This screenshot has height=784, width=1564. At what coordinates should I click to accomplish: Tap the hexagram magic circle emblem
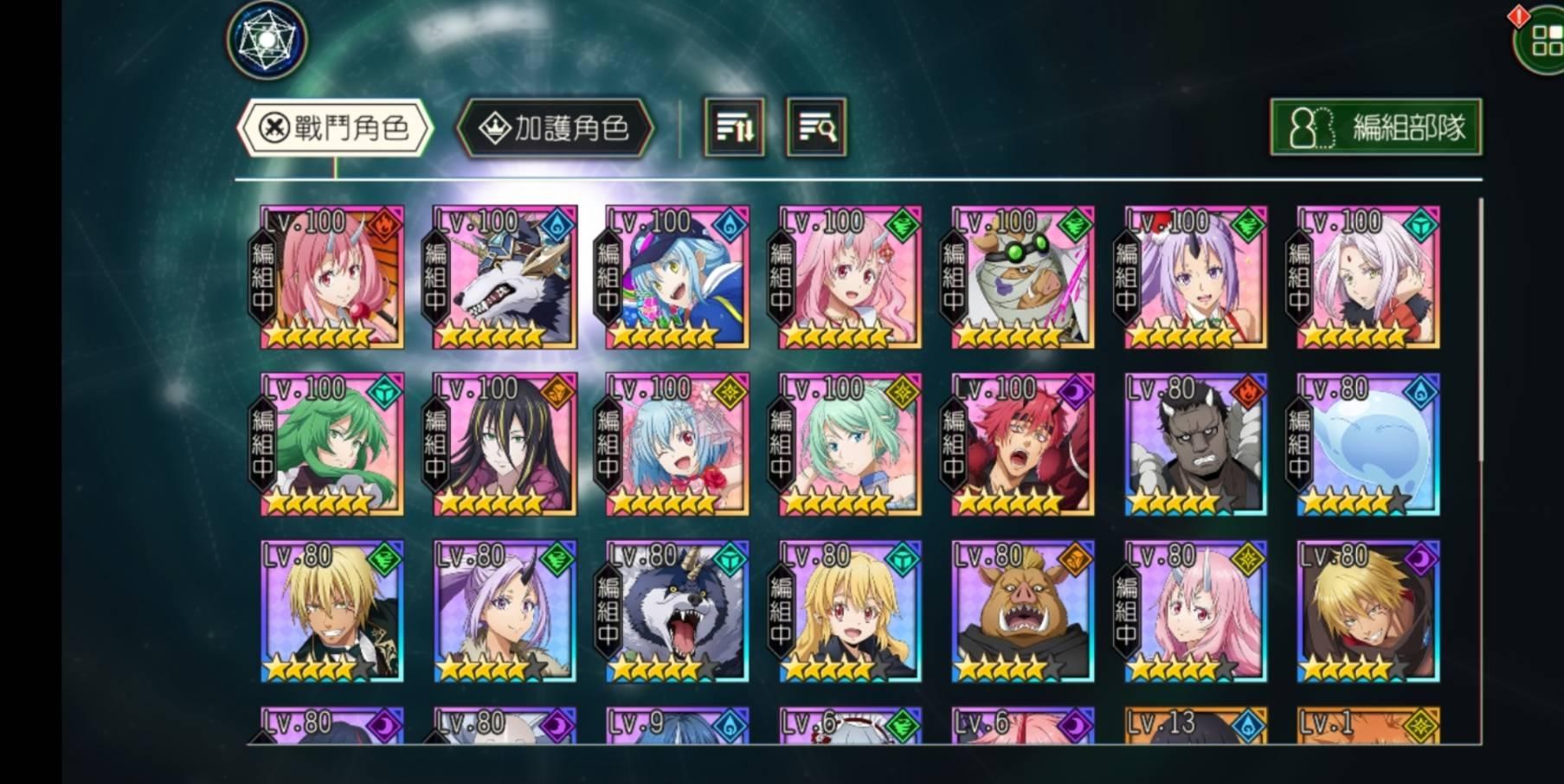pyautogui.click(x=267, y=41)
